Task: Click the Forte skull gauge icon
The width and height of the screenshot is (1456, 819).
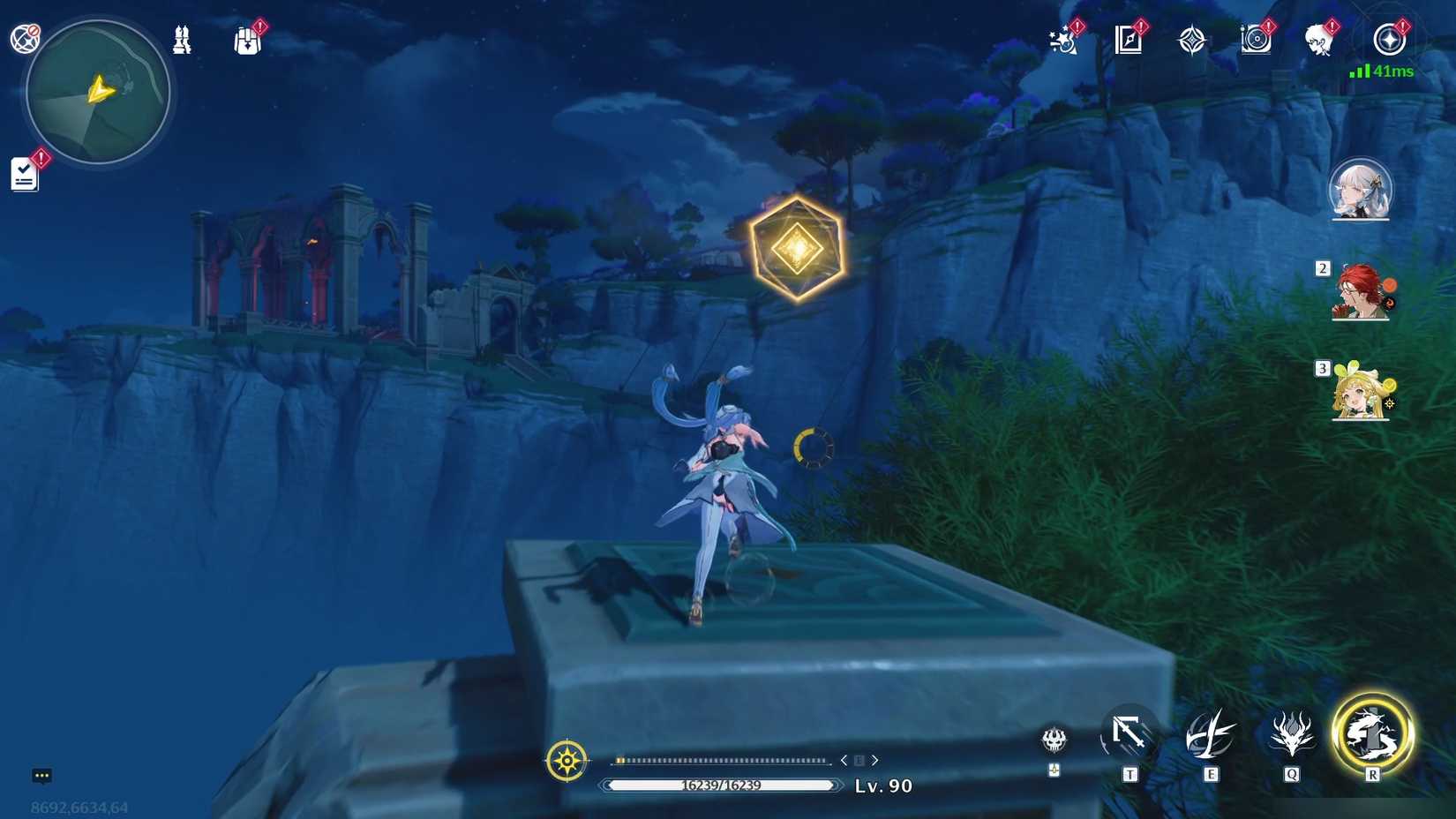Action: [x=1053, y=741]
